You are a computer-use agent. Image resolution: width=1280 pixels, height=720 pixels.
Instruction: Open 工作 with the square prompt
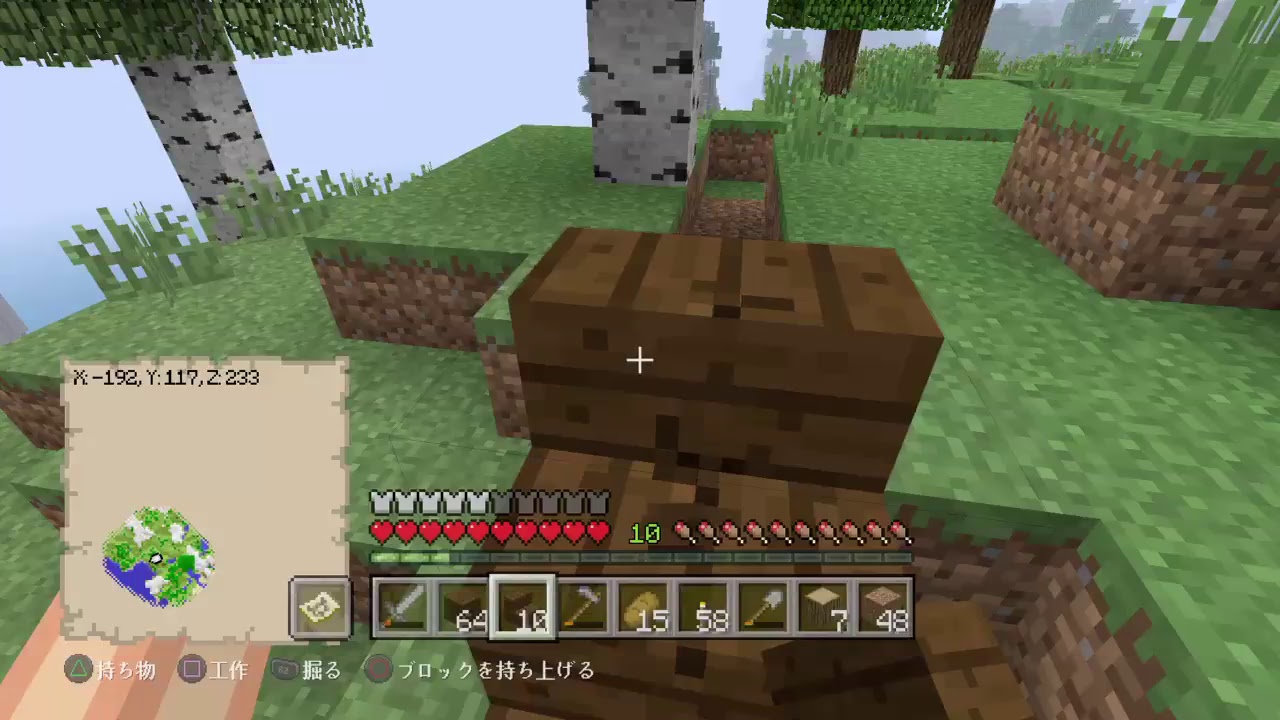click(x=213, y=671)
